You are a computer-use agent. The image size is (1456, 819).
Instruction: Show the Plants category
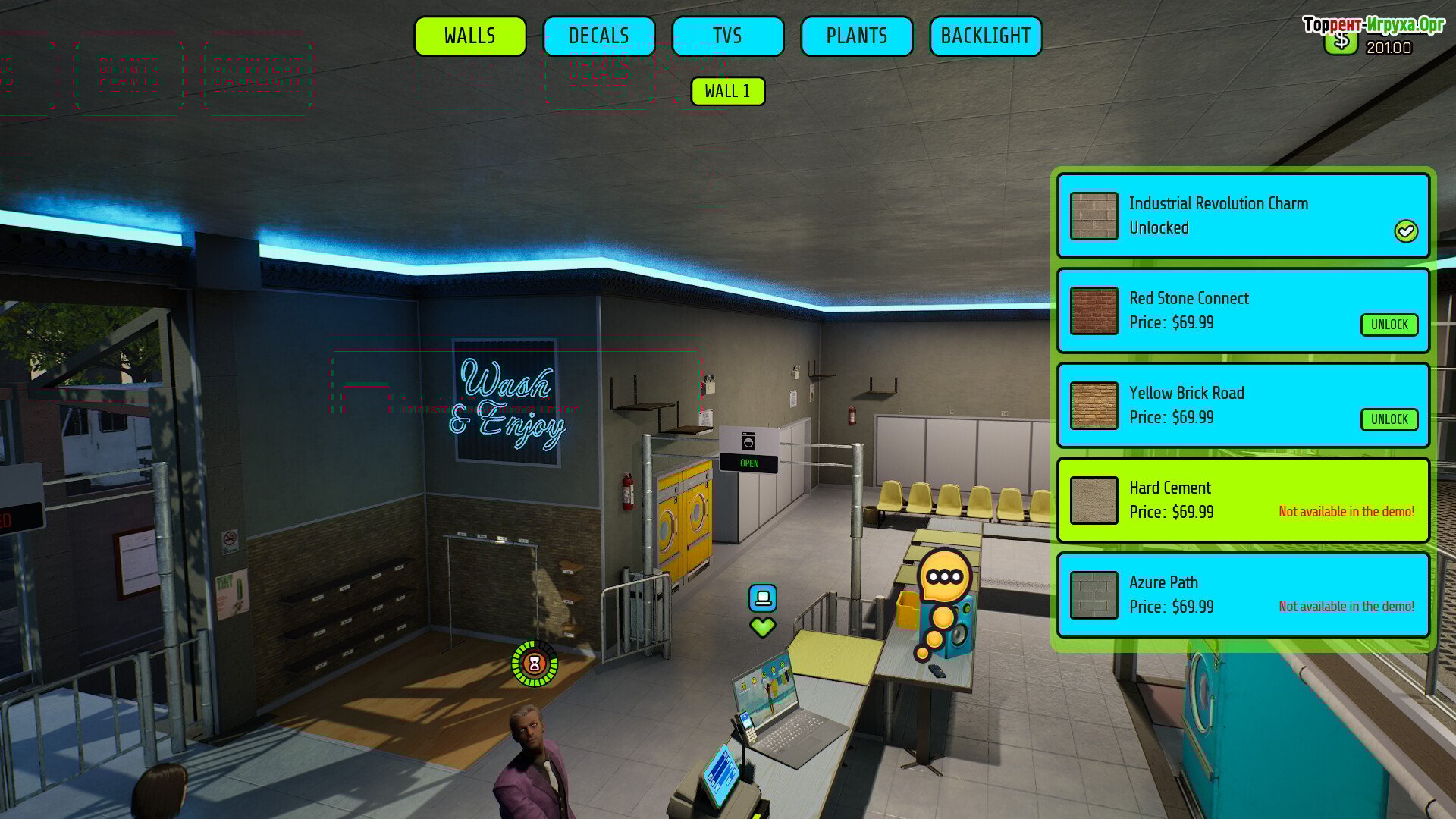(x=856, y=36)
